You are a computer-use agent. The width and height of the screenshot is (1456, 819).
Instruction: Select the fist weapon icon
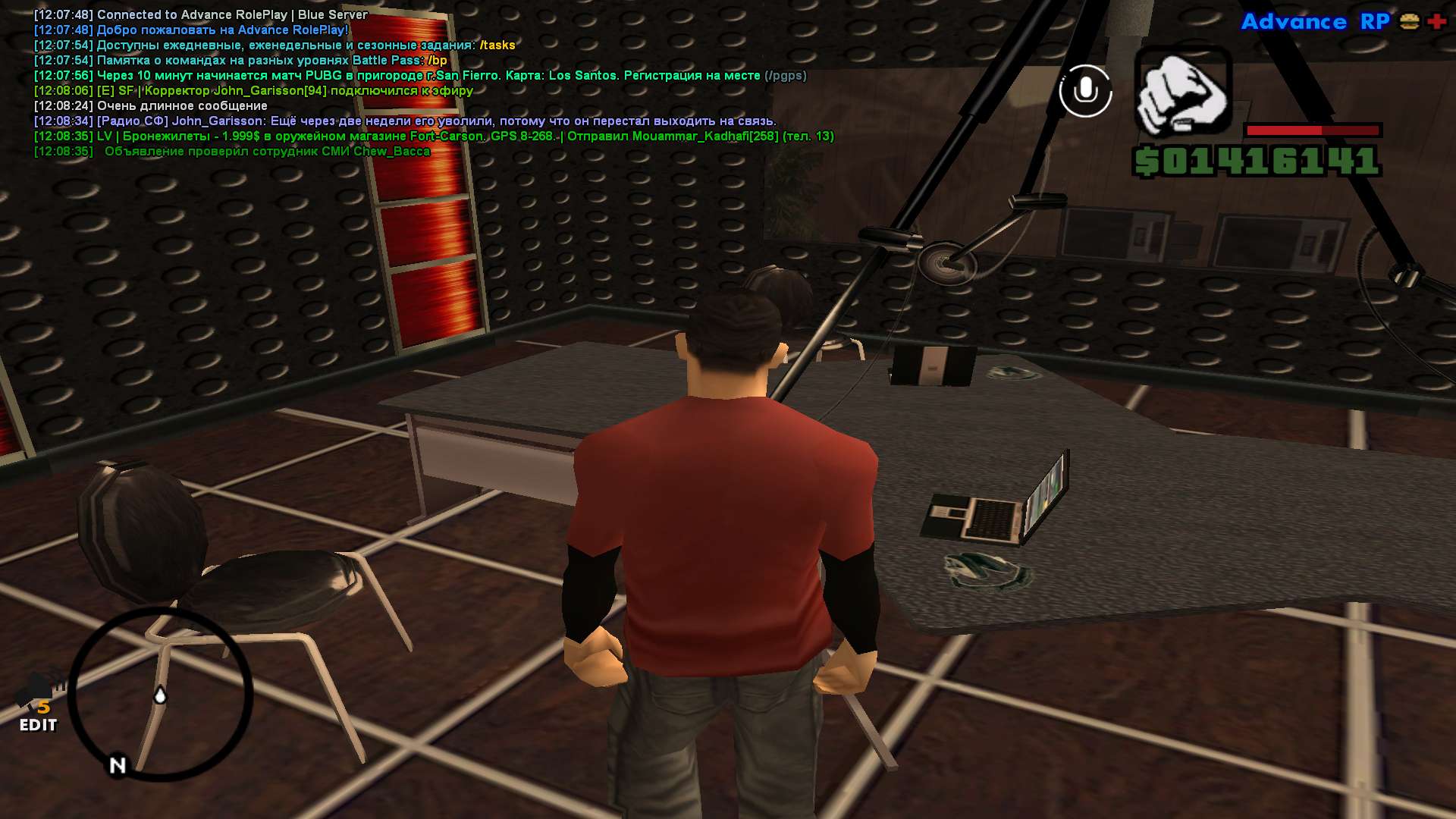click(x=1182, y=92)
